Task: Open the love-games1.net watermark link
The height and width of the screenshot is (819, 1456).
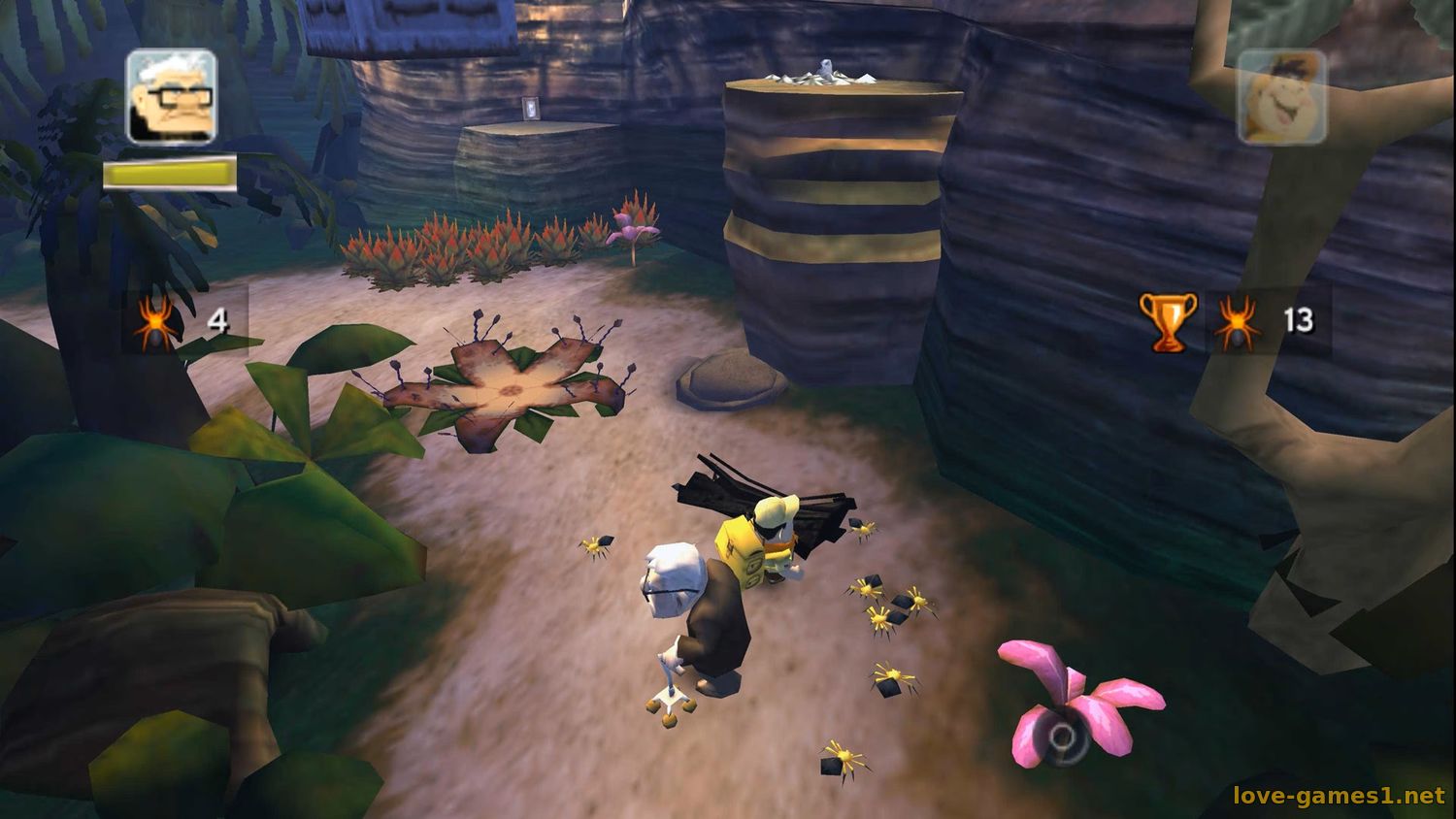Action: pyautogui.click(x=1339, y=796)
